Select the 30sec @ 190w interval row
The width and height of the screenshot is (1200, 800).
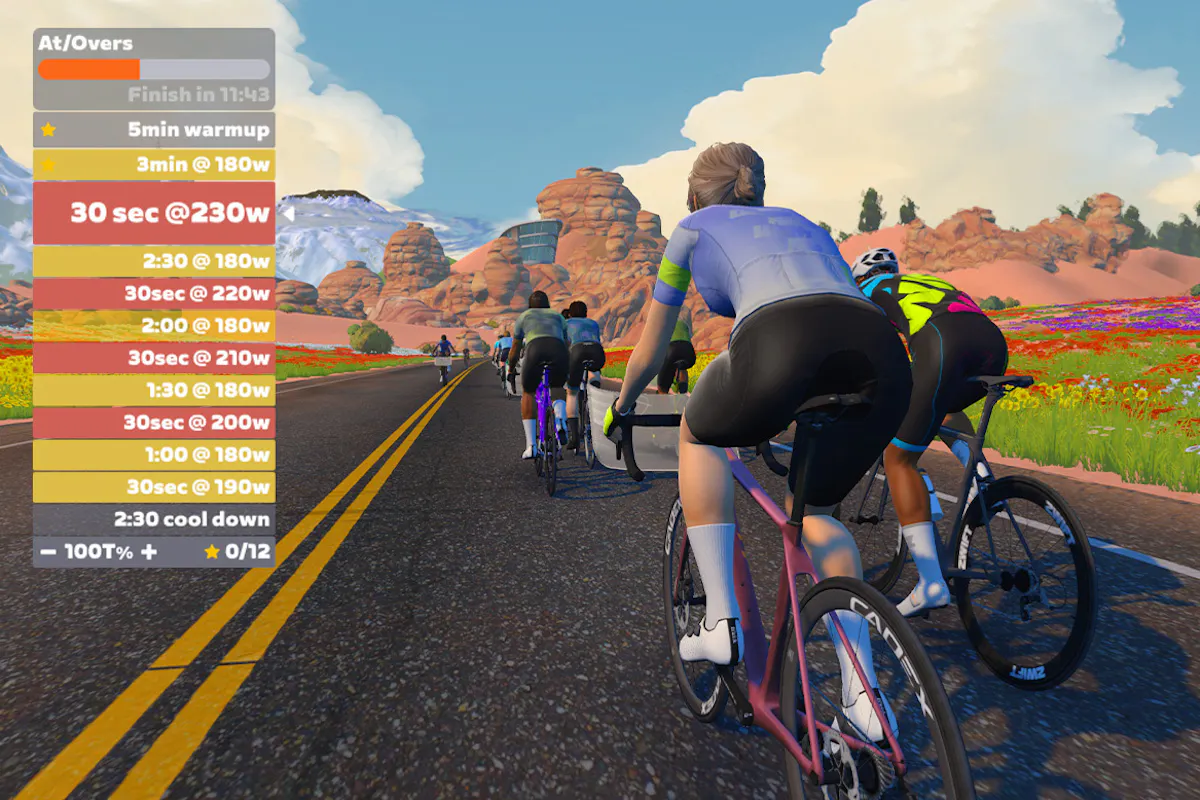click(154, 487)
